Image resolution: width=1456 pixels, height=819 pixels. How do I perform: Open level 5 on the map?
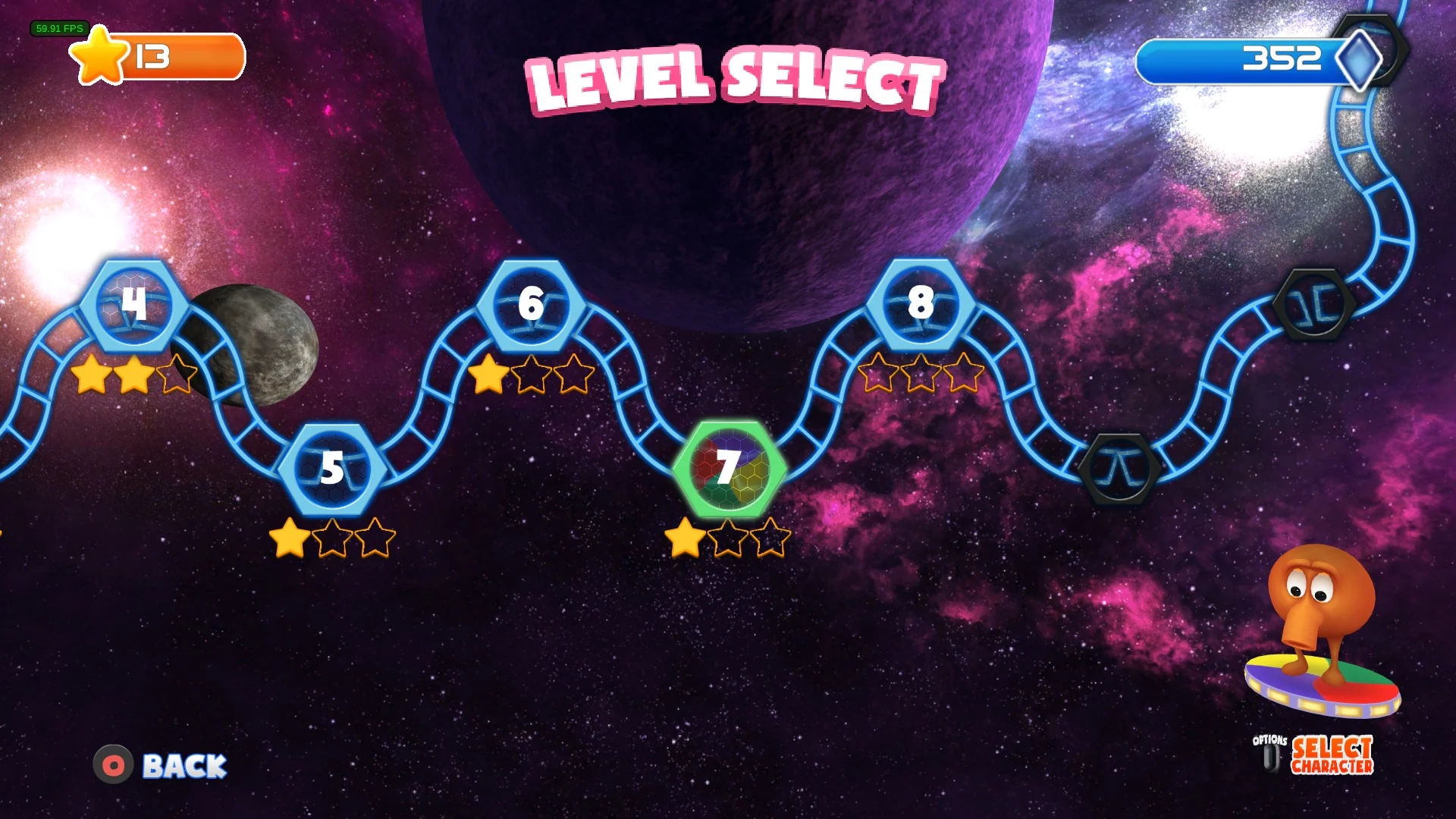[x=331, y=469]
